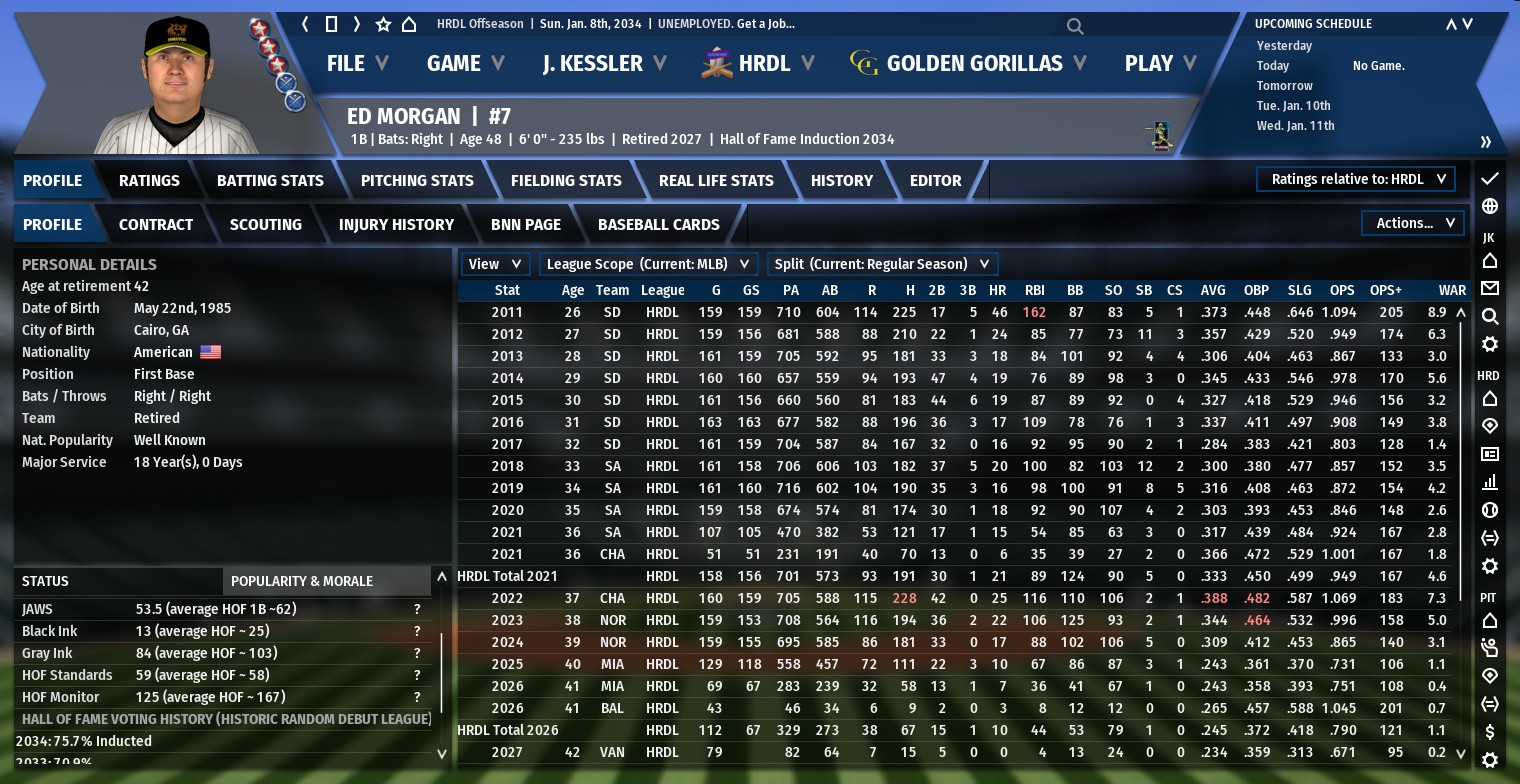Expand the Ratings relative to HRDL dropdown
The height and width of the screenshot is (784, 1520).
click(1356, 179)
